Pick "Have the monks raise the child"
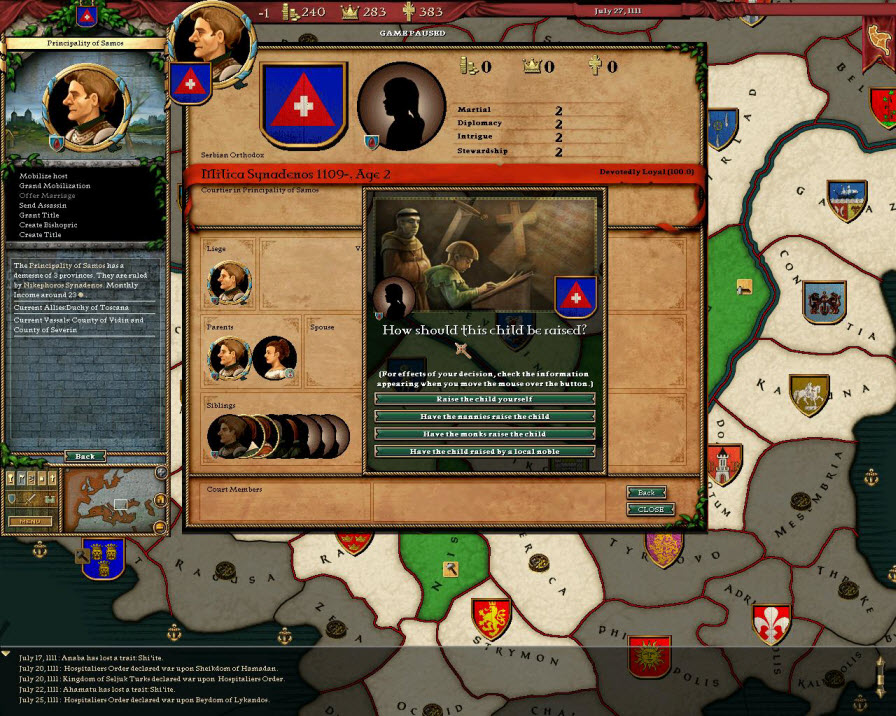 (485, 434)
